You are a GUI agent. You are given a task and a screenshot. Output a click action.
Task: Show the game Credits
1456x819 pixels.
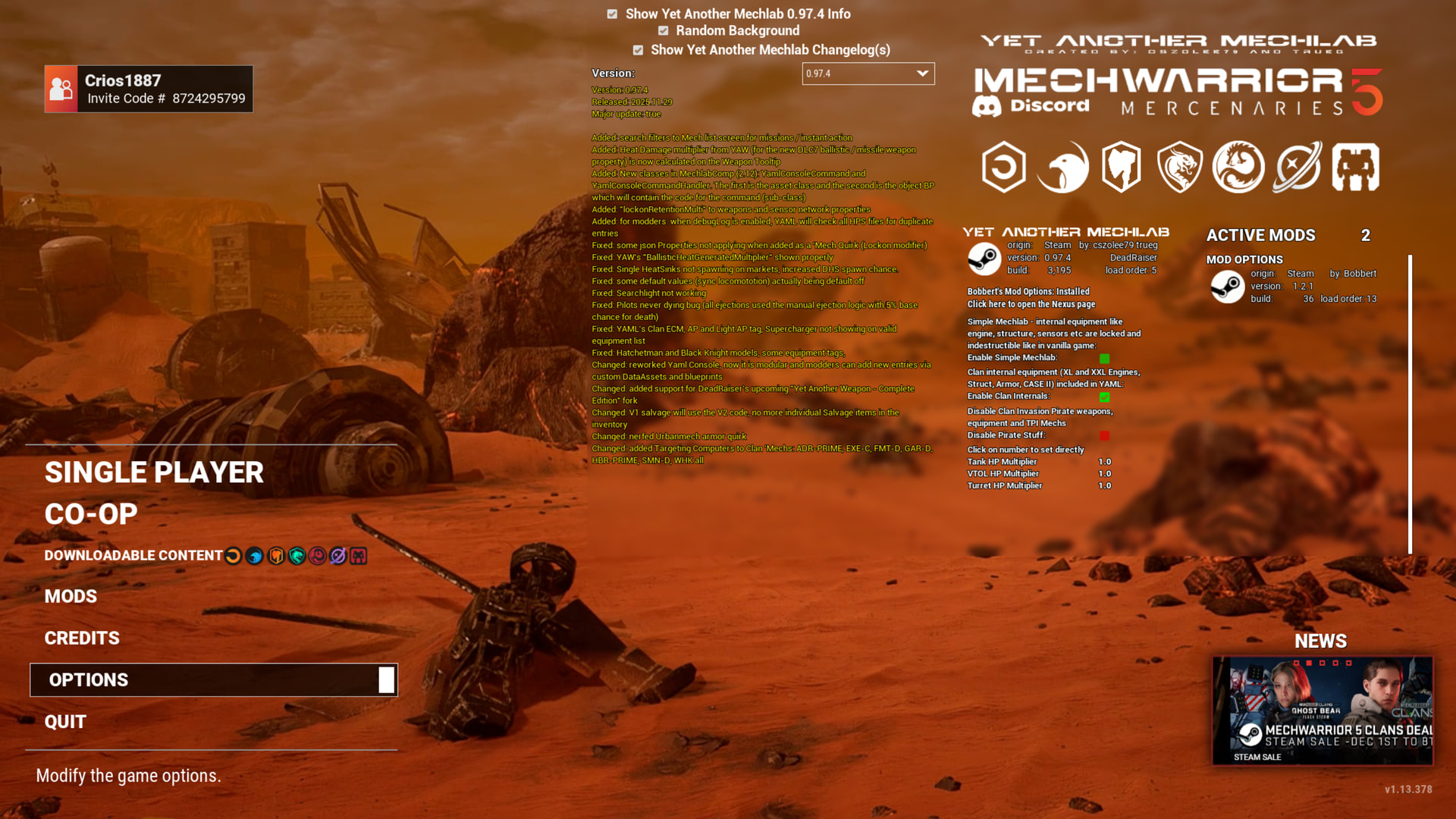pyautogui.click(x=82, y=639)
